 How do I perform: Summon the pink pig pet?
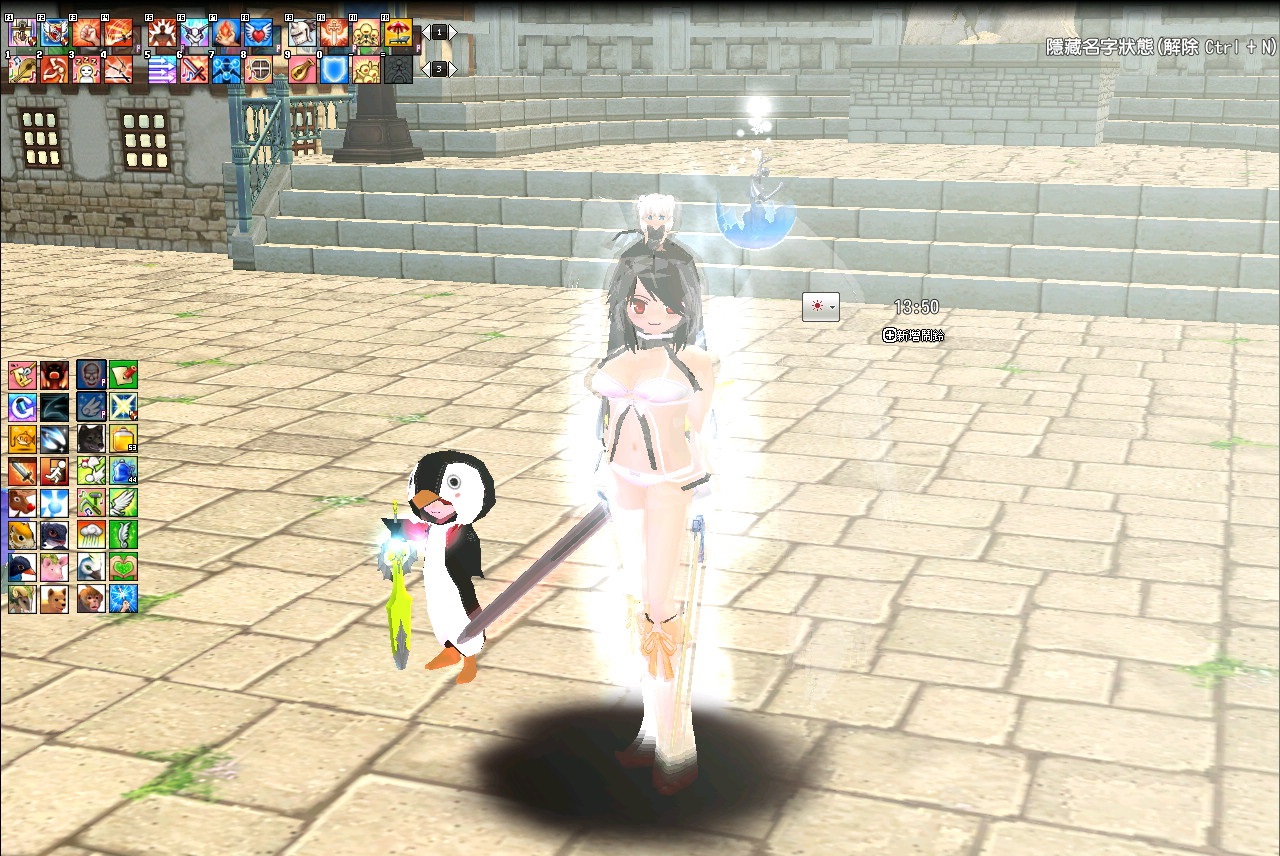click(54, 567)
